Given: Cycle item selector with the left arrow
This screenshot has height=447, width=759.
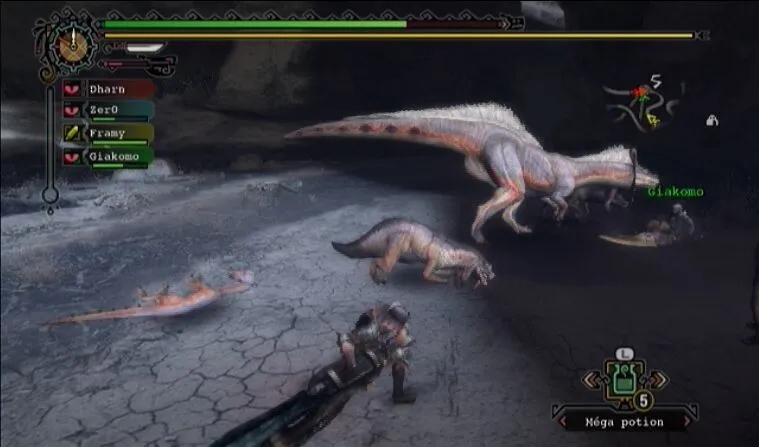Looking at the screenshot, I should coord(595,381).
